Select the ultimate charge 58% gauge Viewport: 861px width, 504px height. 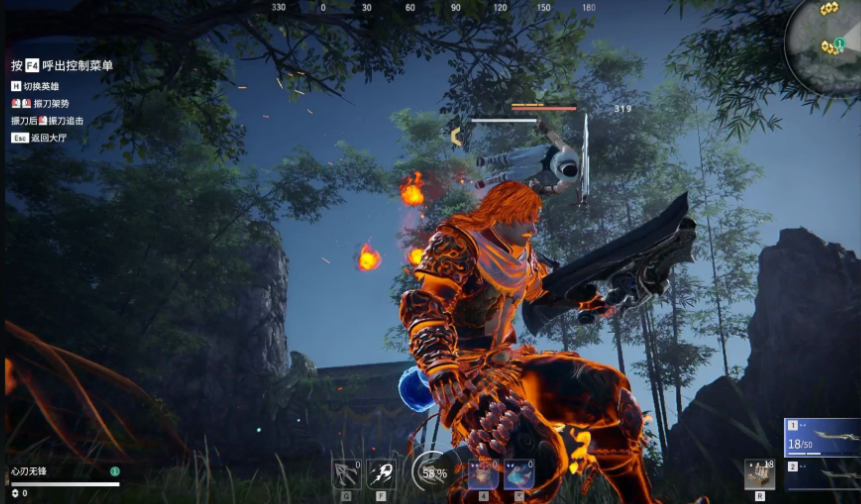(432, 472)
